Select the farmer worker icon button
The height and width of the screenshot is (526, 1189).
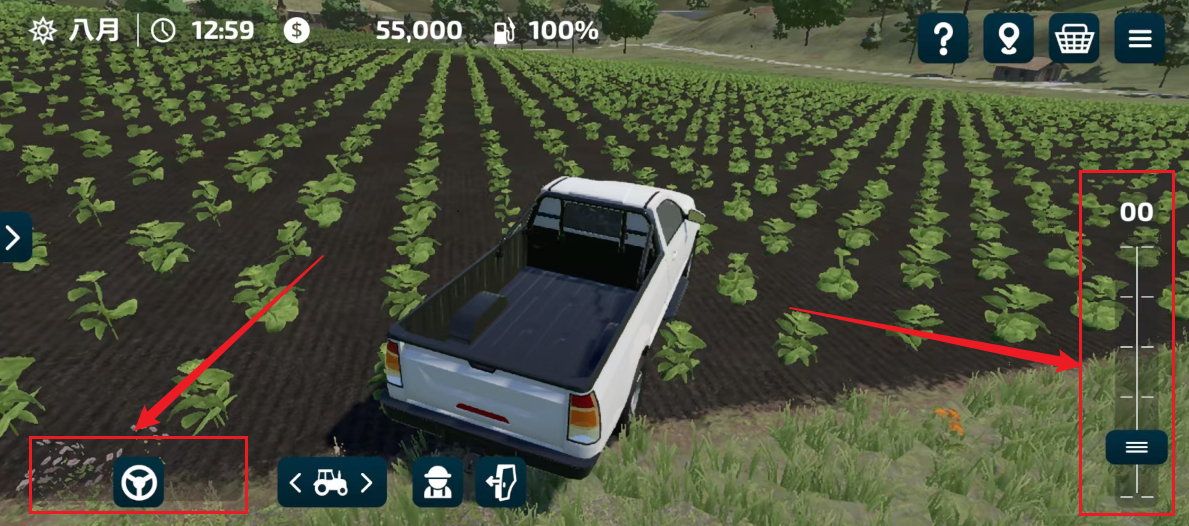click(x=437, y=483)
